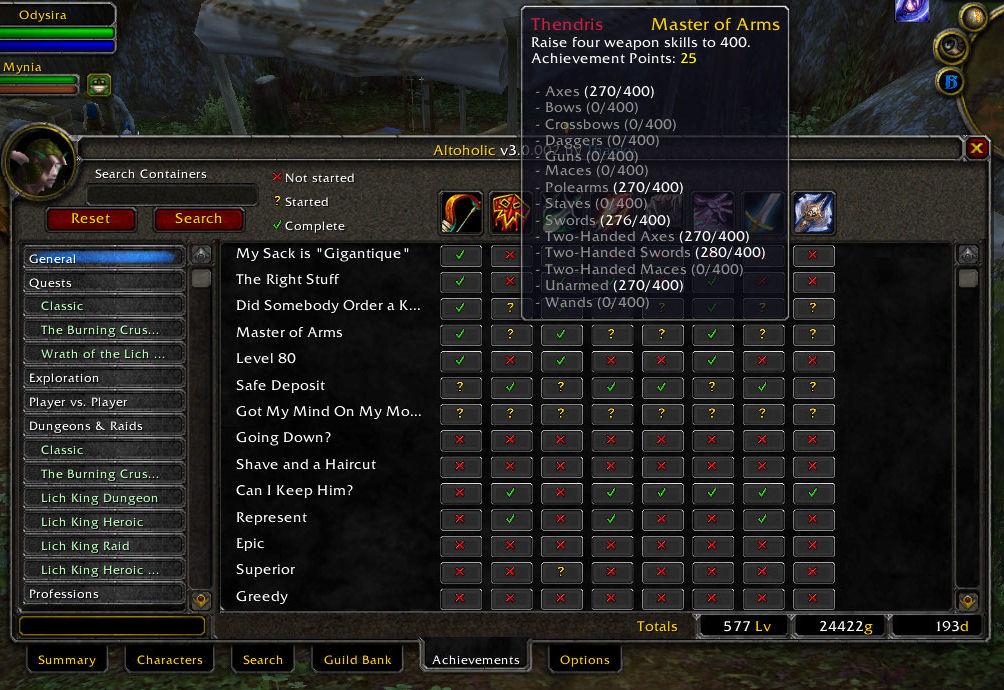Click the red Reset button
Screen dimensions: 1004x690
pyautogui.click(x=90, y=218)
